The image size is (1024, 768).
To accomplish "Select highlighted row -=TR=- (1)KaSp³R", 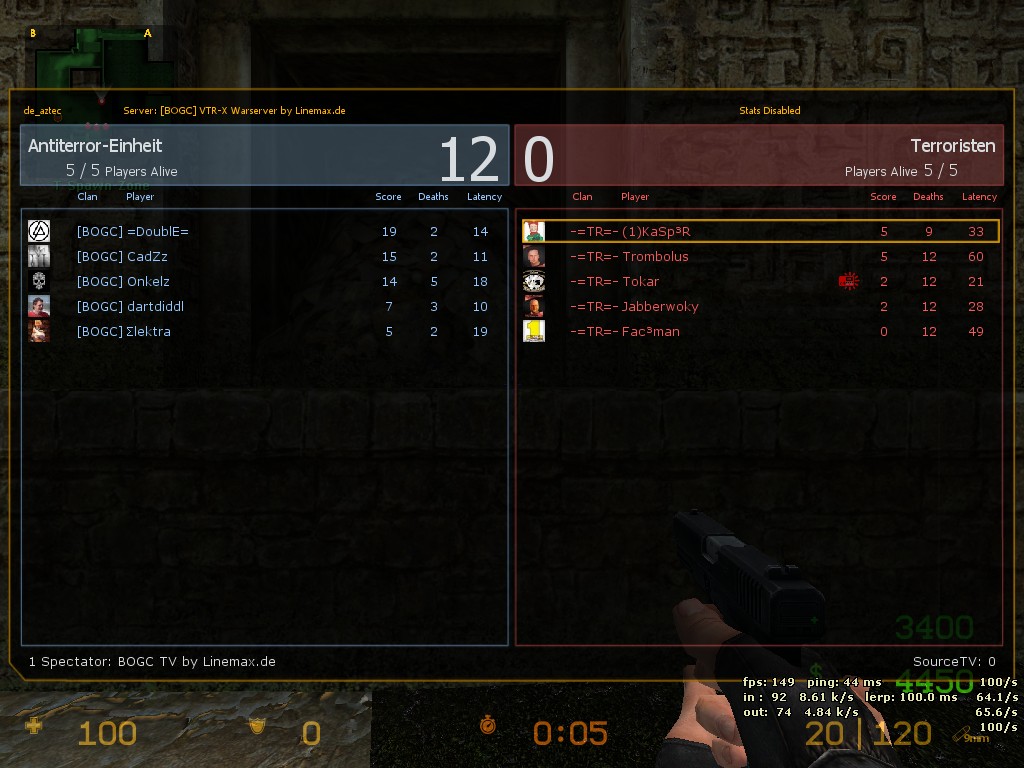I will 760,232.
